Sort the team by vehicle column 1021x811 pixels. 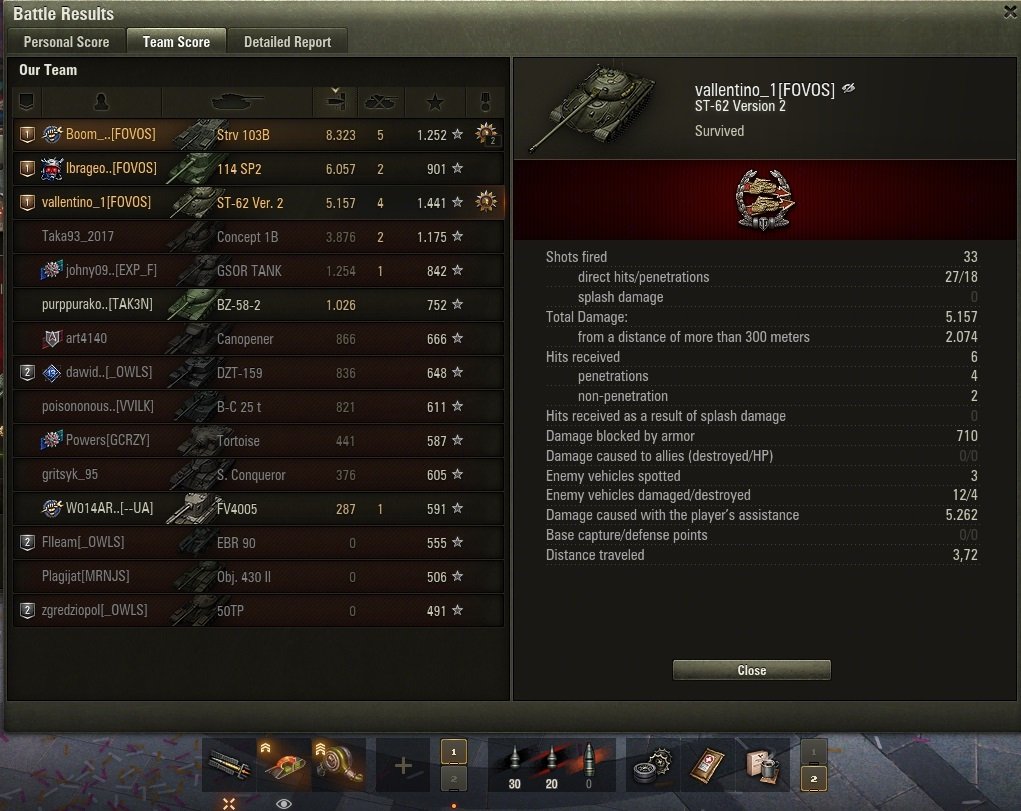click(x=237, y=101)
